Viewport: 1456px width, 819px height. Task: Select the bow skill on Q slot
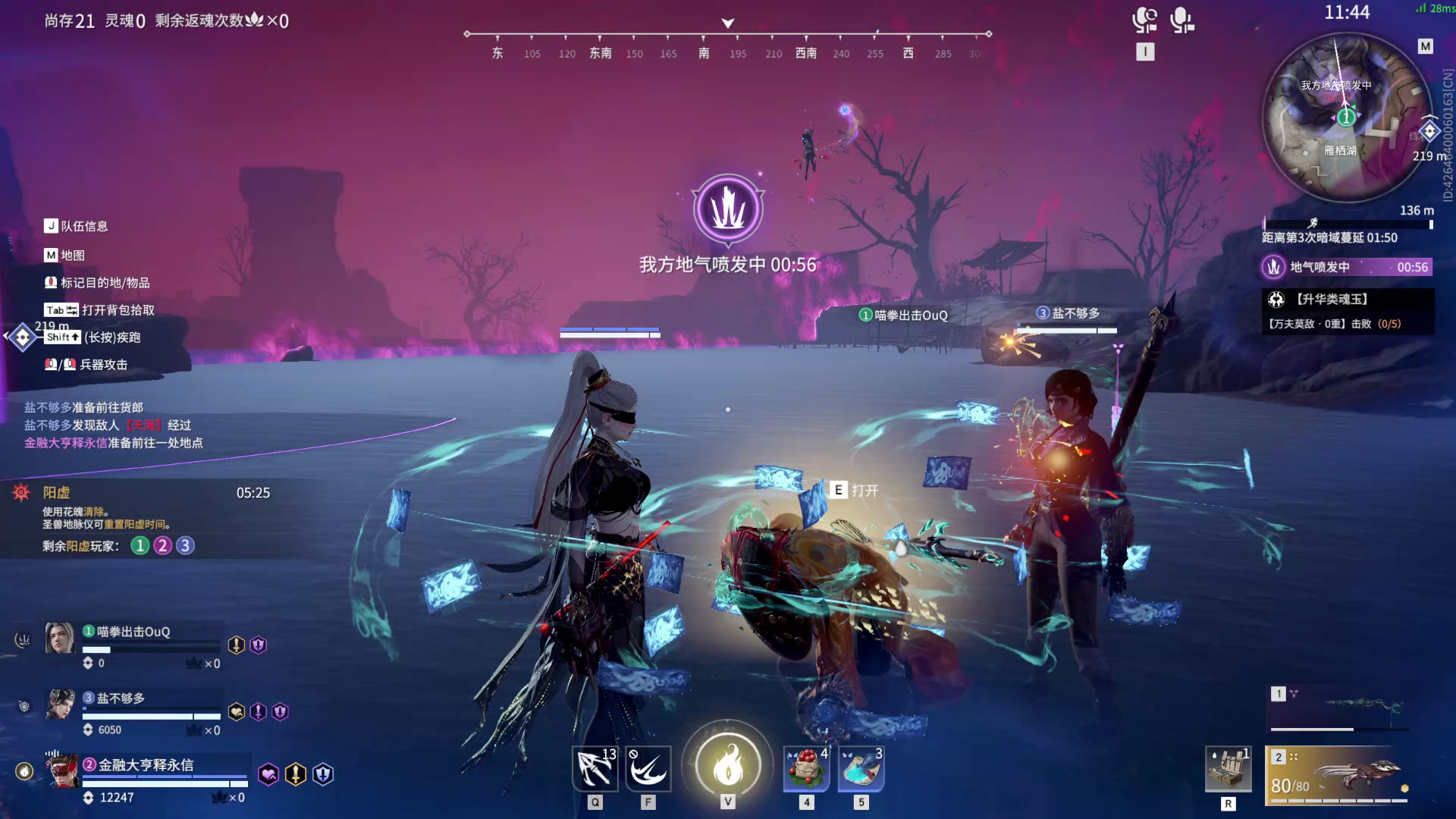[596, 767]
